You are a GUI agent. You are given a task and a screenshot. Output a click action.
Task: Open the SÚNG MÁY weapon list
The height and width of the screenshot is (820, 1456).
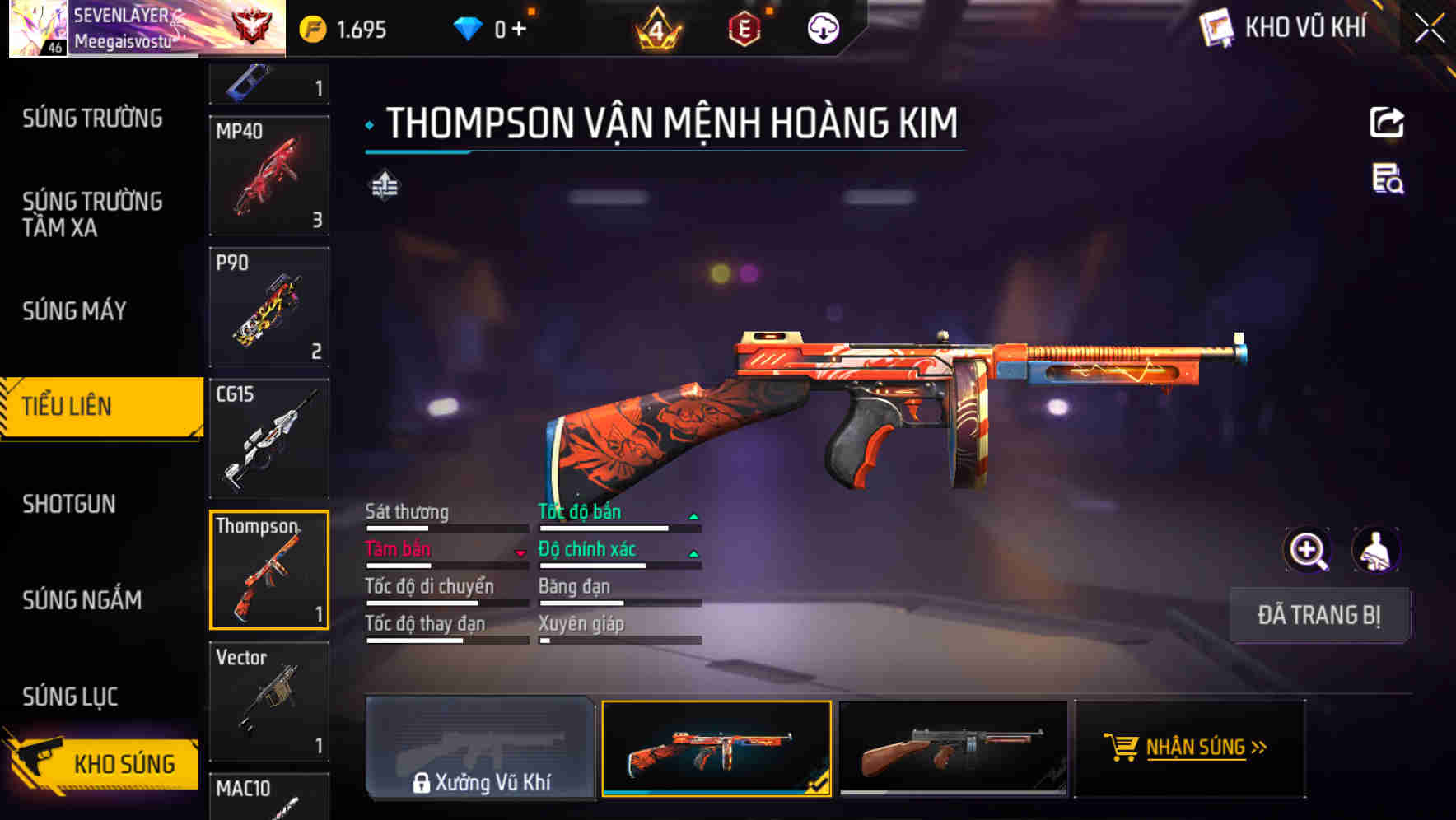pyautogui.click(x=75, y=311)
